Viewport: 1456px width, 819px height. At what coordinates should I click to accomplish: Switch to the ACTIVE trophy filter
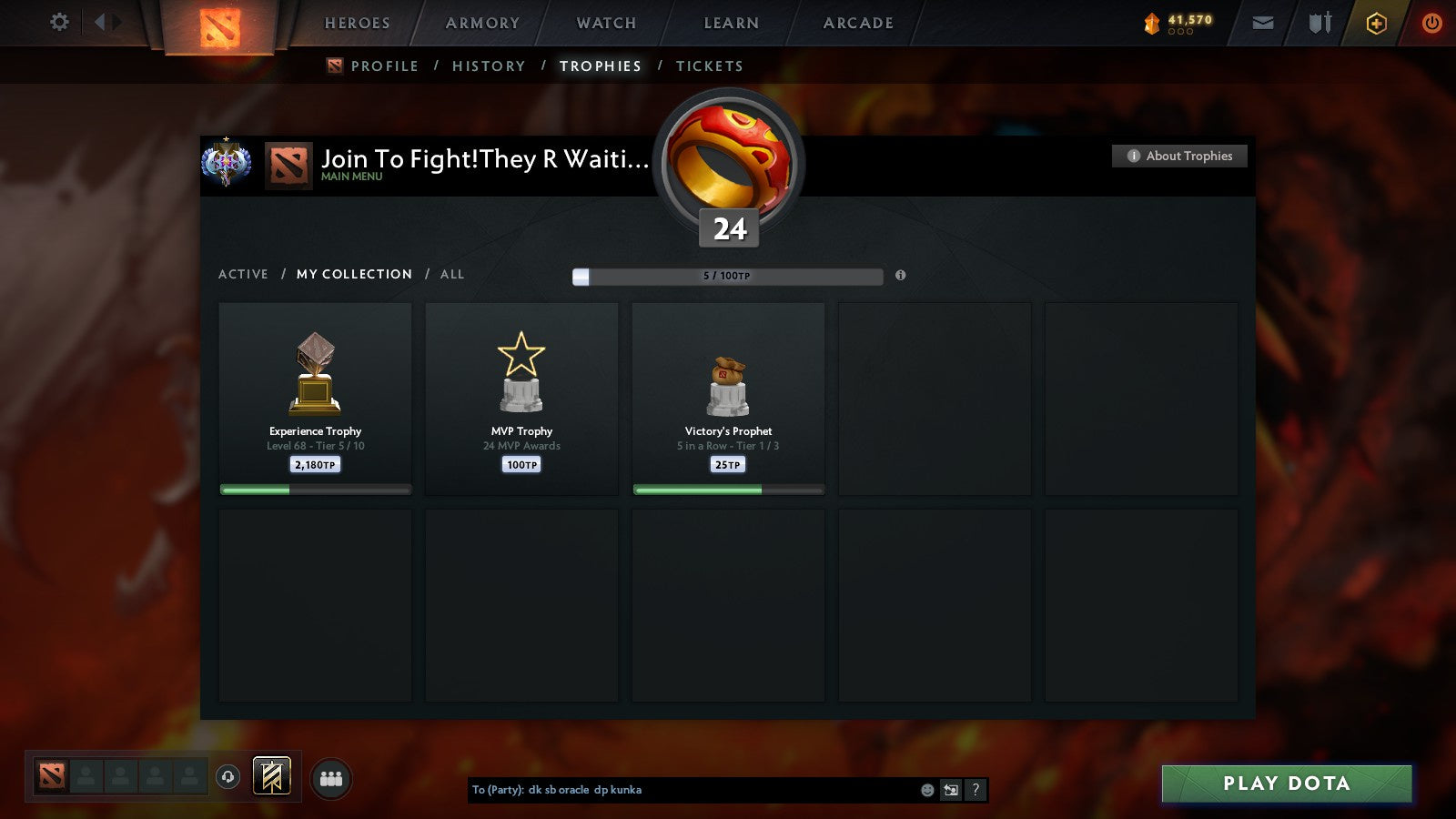pos(243,274)
